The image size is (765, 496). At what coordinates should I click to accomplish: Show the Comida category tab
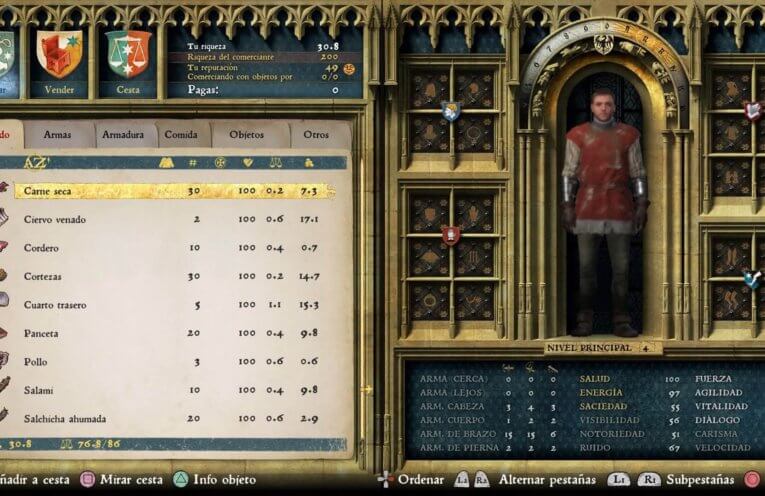point(181,134)
